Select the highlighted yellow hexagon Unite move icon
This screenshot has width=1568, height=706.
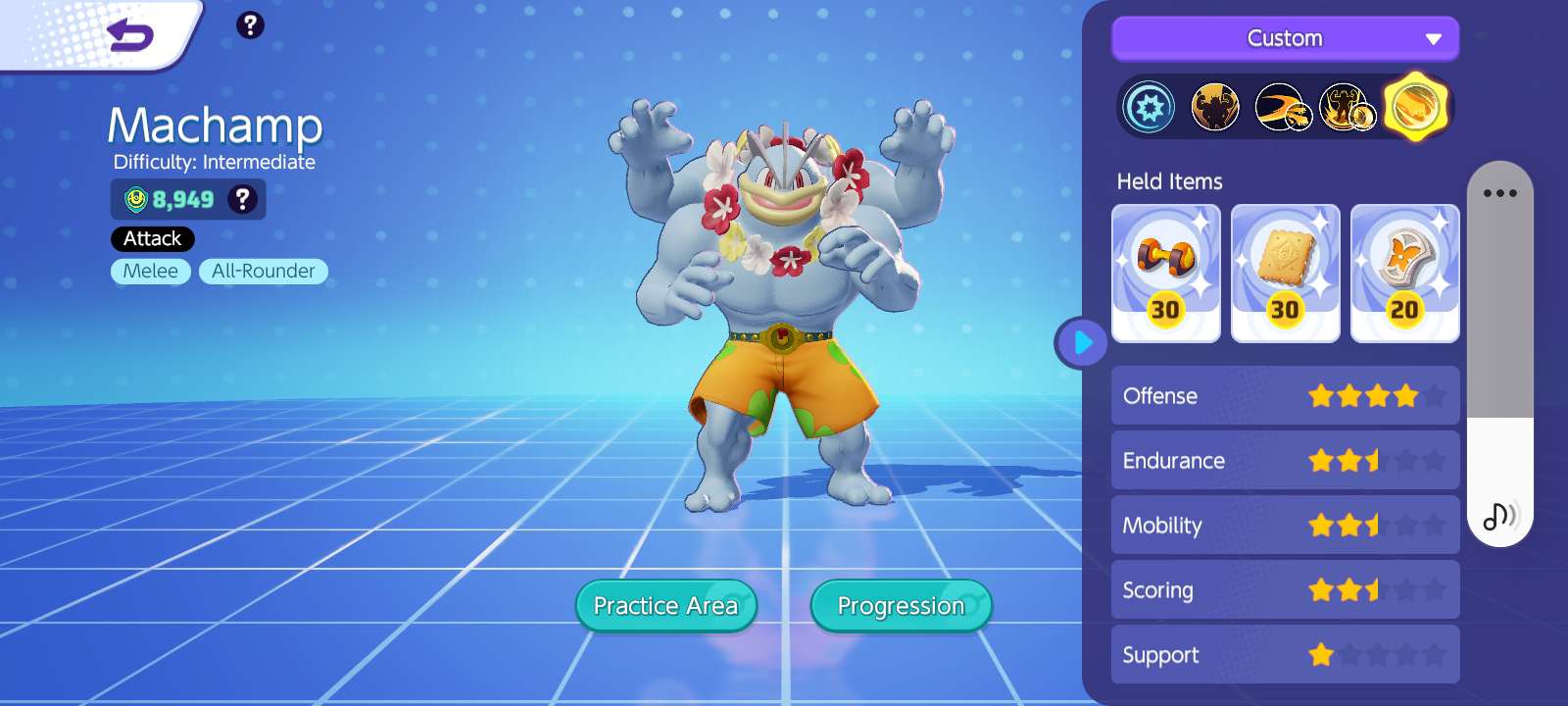tap(1415, 107)
